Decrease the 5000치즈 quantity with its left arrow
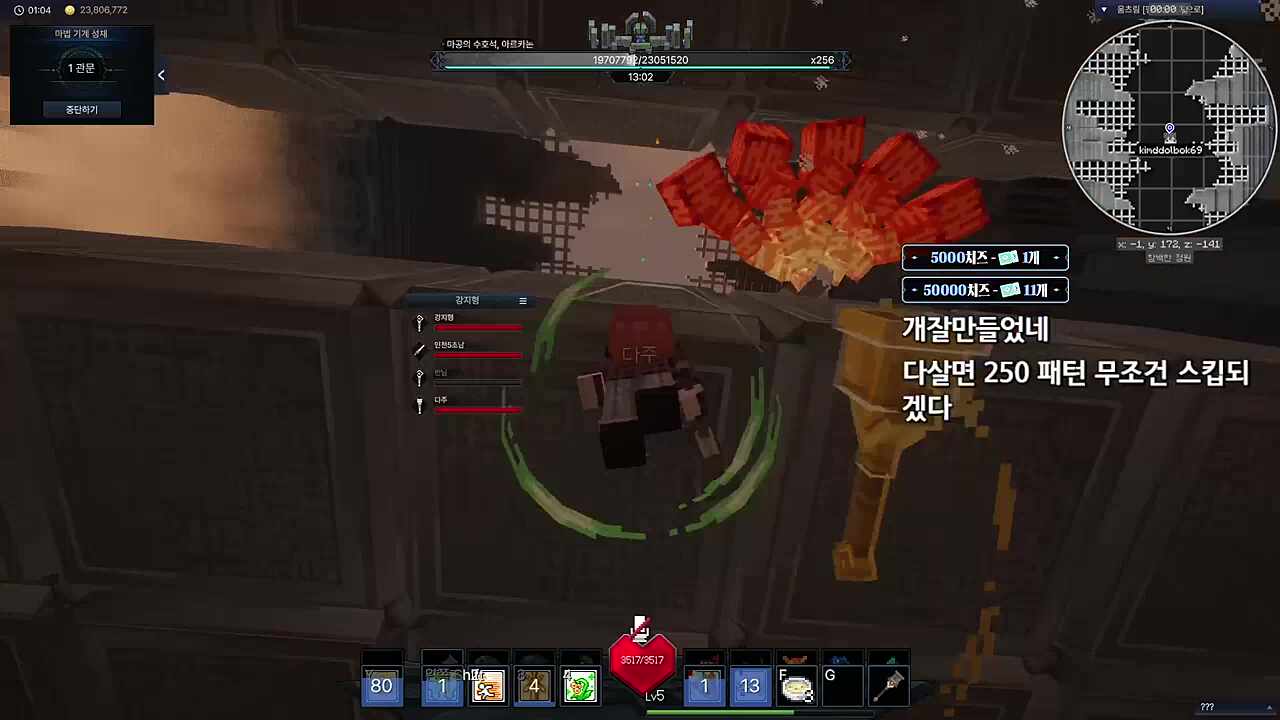This screenshot has width=1280, height=720. (914, 258)
